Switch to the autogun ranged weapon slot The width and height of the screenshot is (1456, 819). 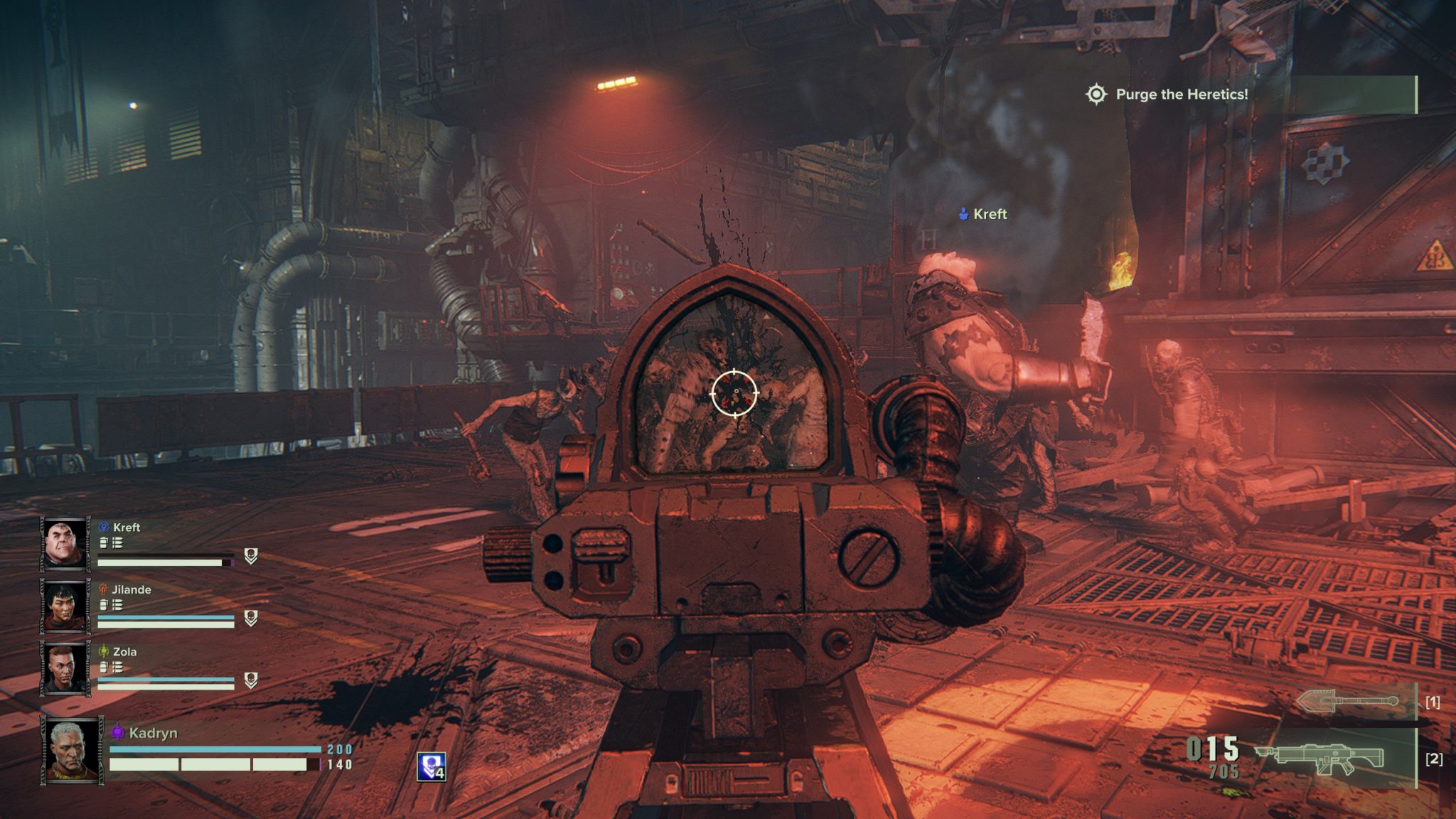pyautogui.click(x=1319, y=759)
